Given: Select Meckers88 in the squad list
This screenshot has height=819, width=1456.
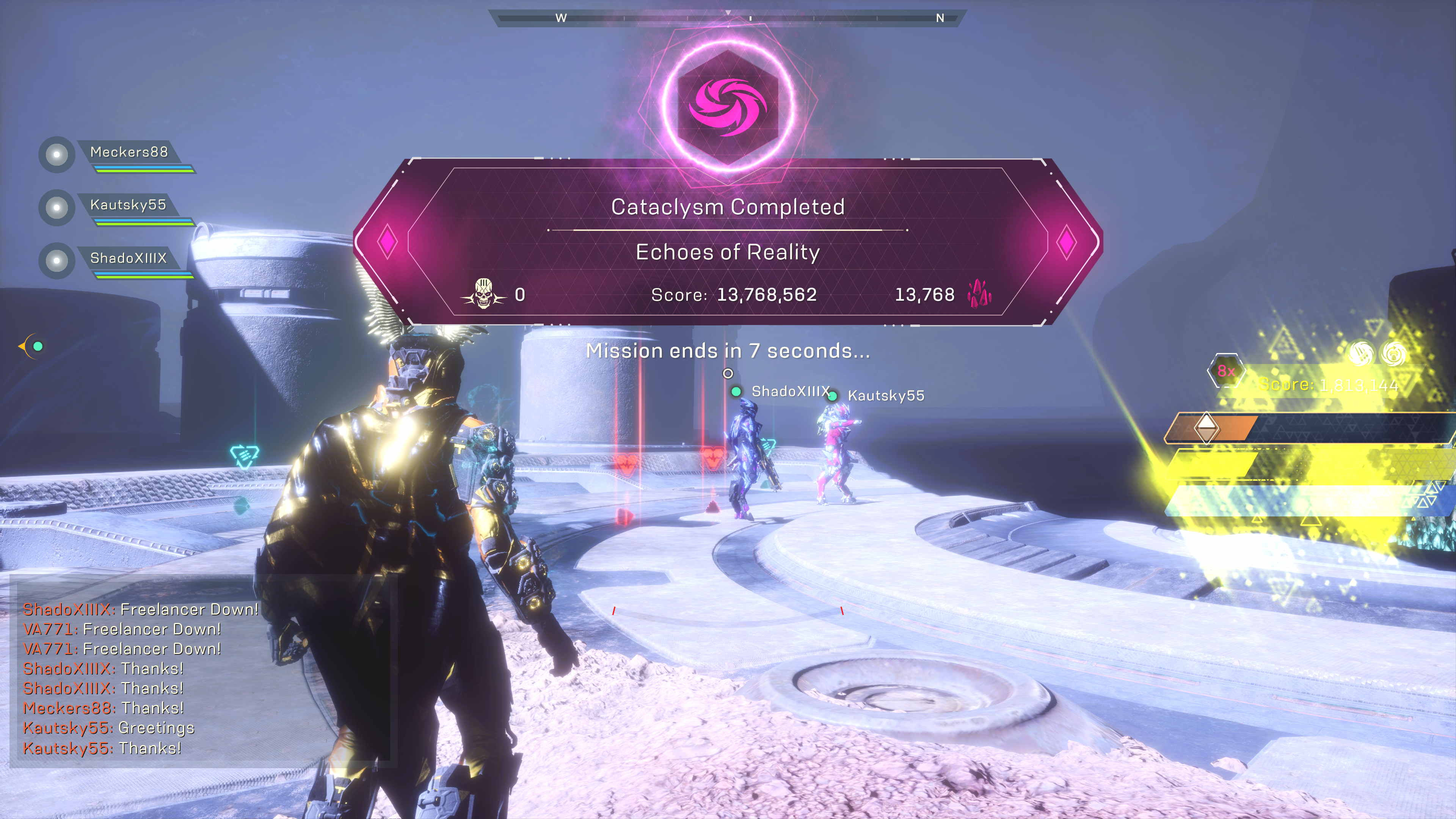Looking at the screenshot, I should click(129, 152).
